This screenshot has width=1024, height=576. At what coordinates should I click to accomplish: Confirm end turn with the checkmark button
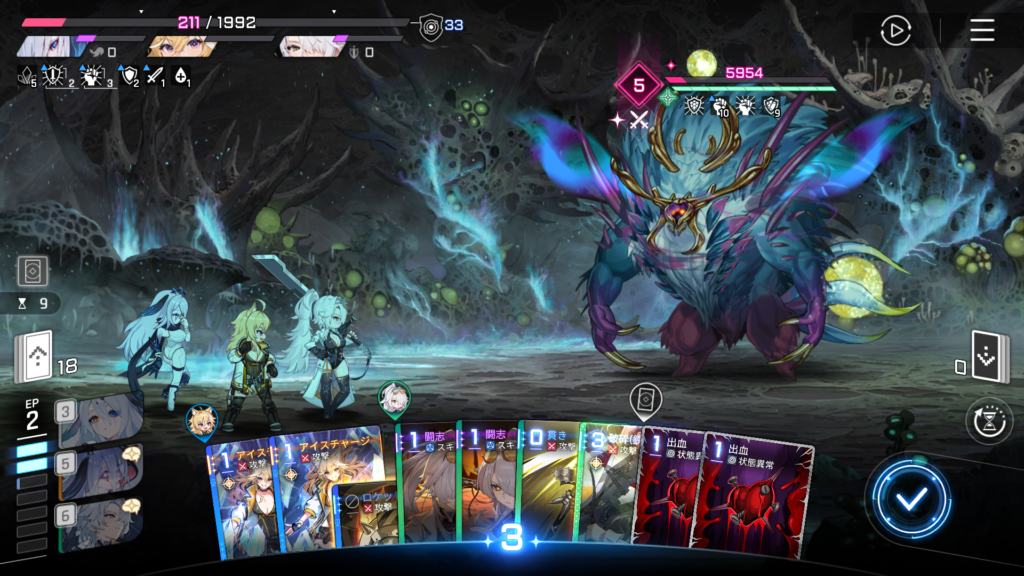(x=909, y=499)
